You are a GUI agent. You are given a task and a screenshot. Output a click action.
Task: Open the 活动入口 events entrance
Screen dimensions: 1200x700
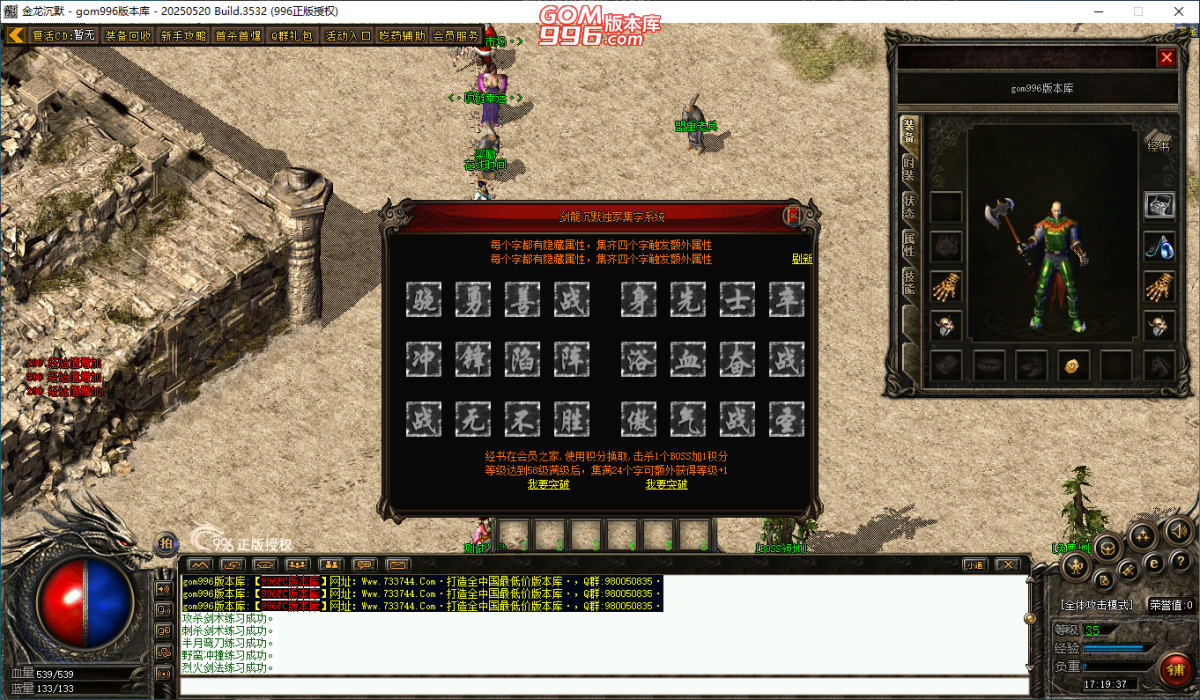click(348, 36)
